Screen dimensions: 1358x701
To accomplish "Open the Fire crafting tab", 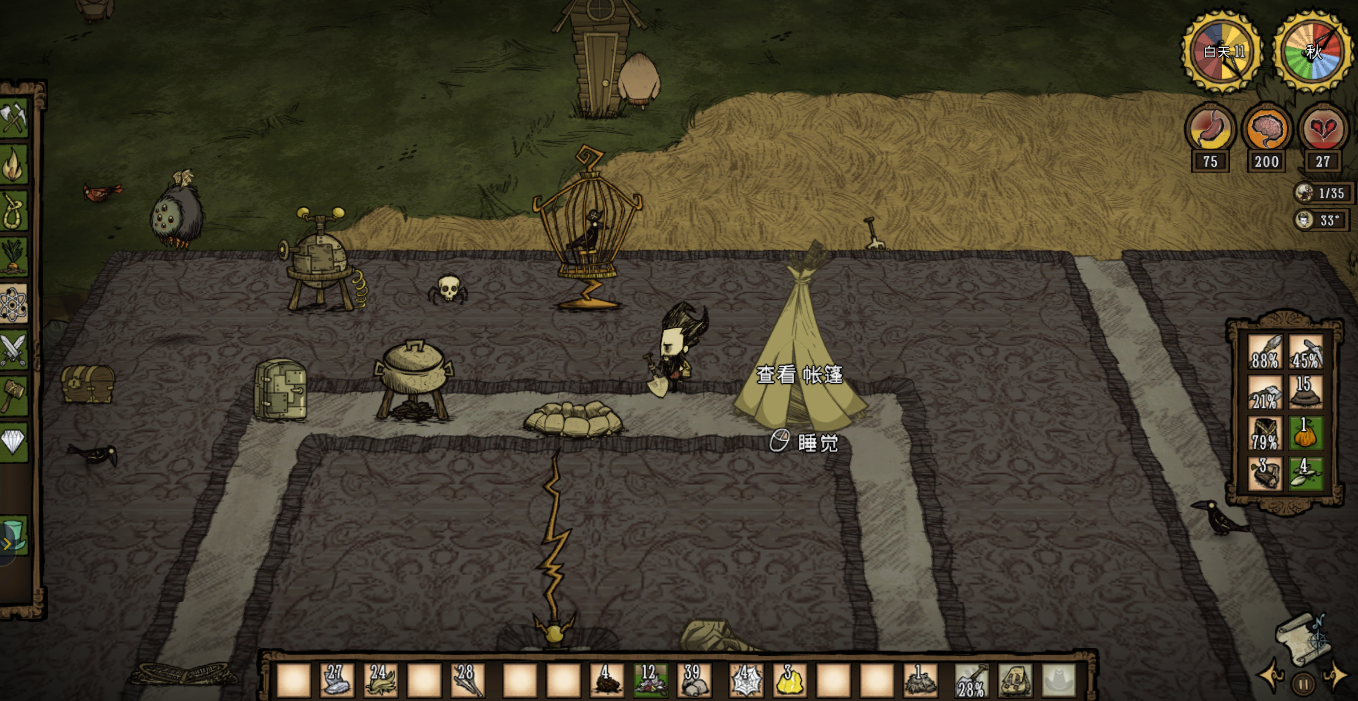I will click(x=13, y=165).
